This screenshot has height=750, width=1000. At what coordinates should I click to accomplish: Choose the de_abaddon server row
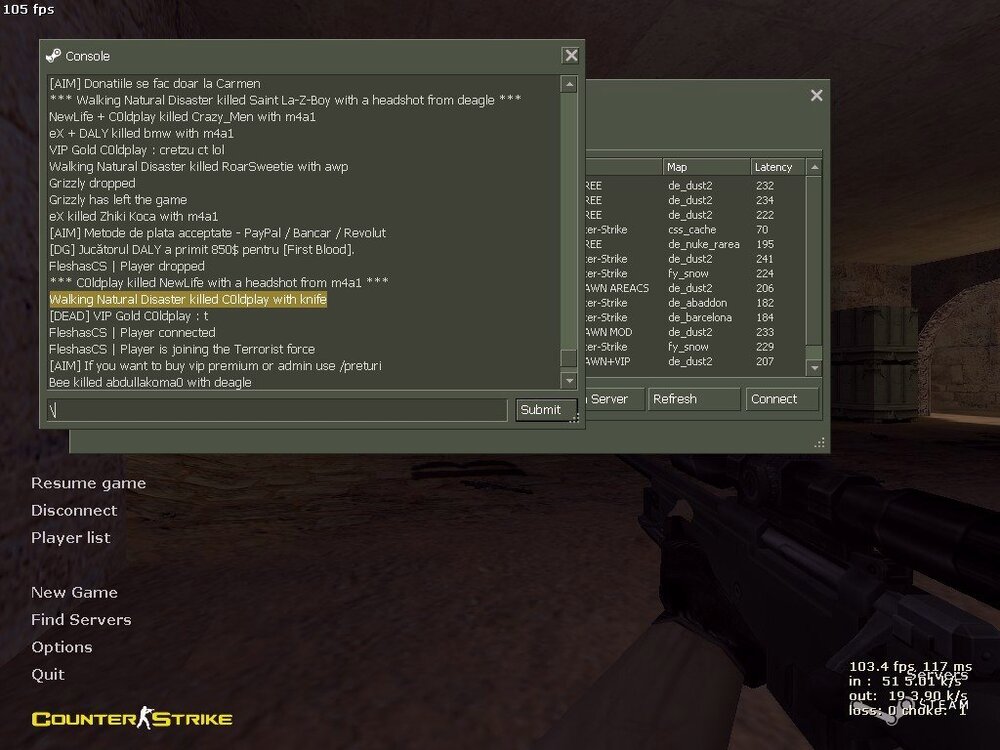pyautogui.click(x=700, y=303)
